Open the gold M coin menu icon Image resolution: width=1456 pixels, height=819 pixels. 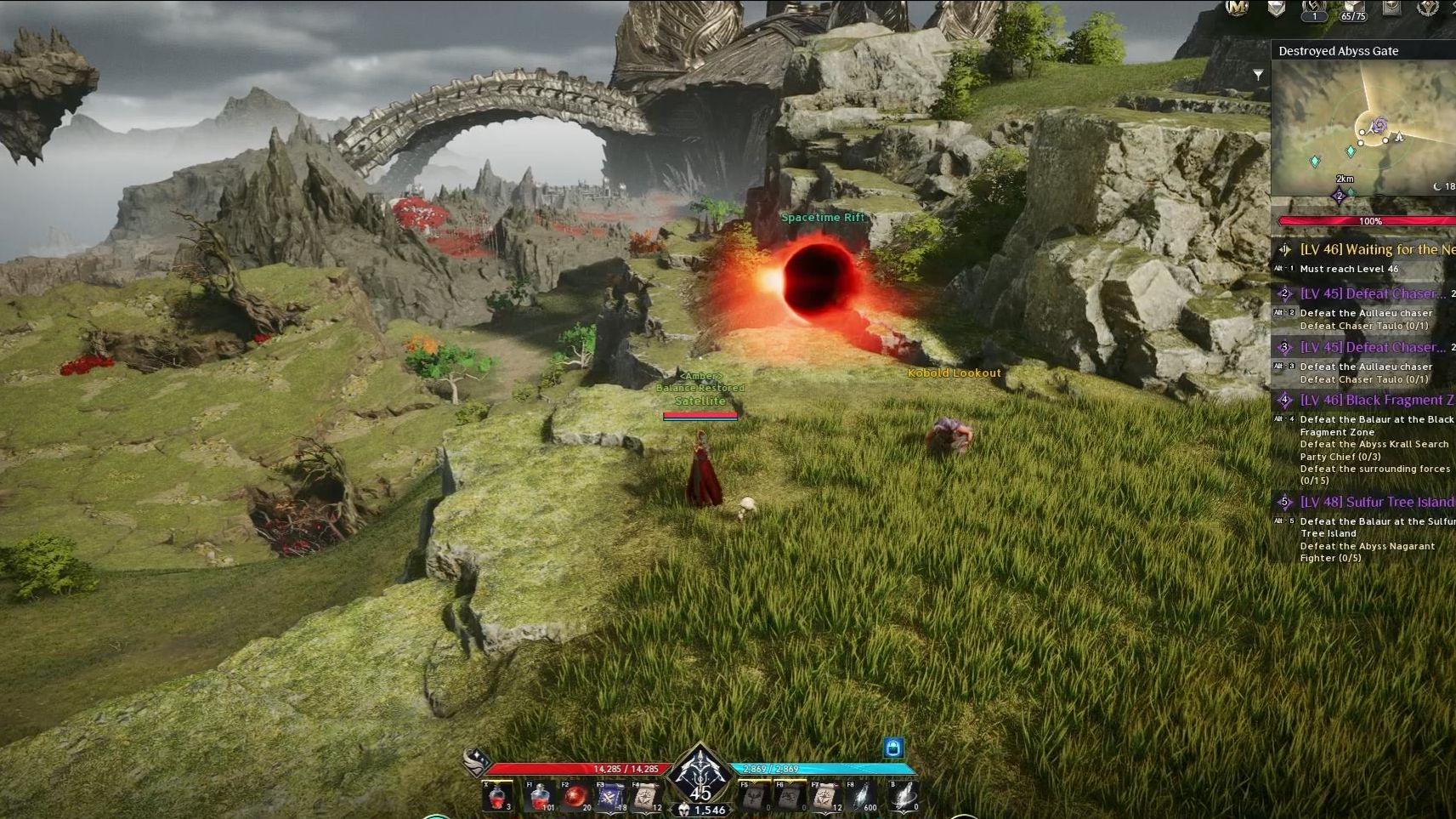pos(1238,8)
